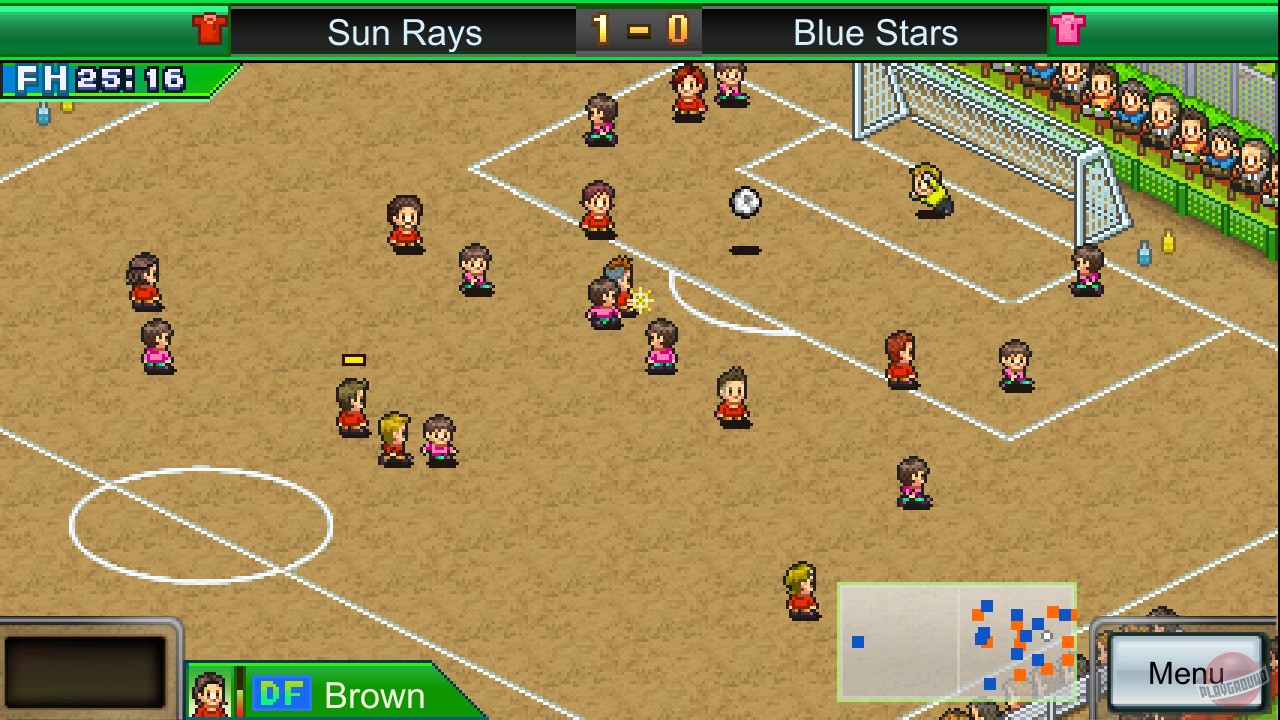Click the soccer ball near the penalty box
This screenshot has width=1280, height=720.
click(744, 202)
